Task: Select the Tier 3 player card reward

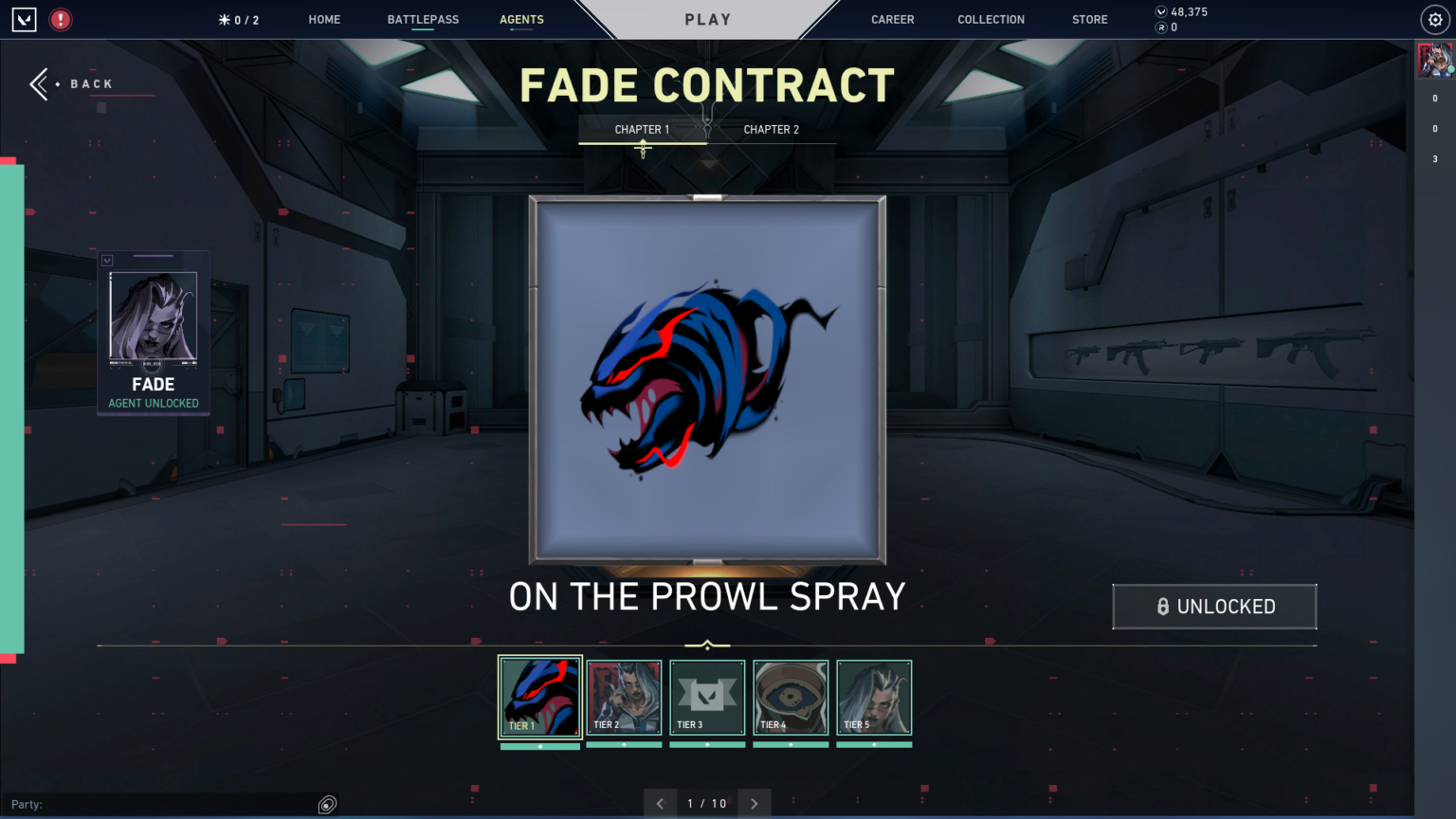Action: pos(706,697)
